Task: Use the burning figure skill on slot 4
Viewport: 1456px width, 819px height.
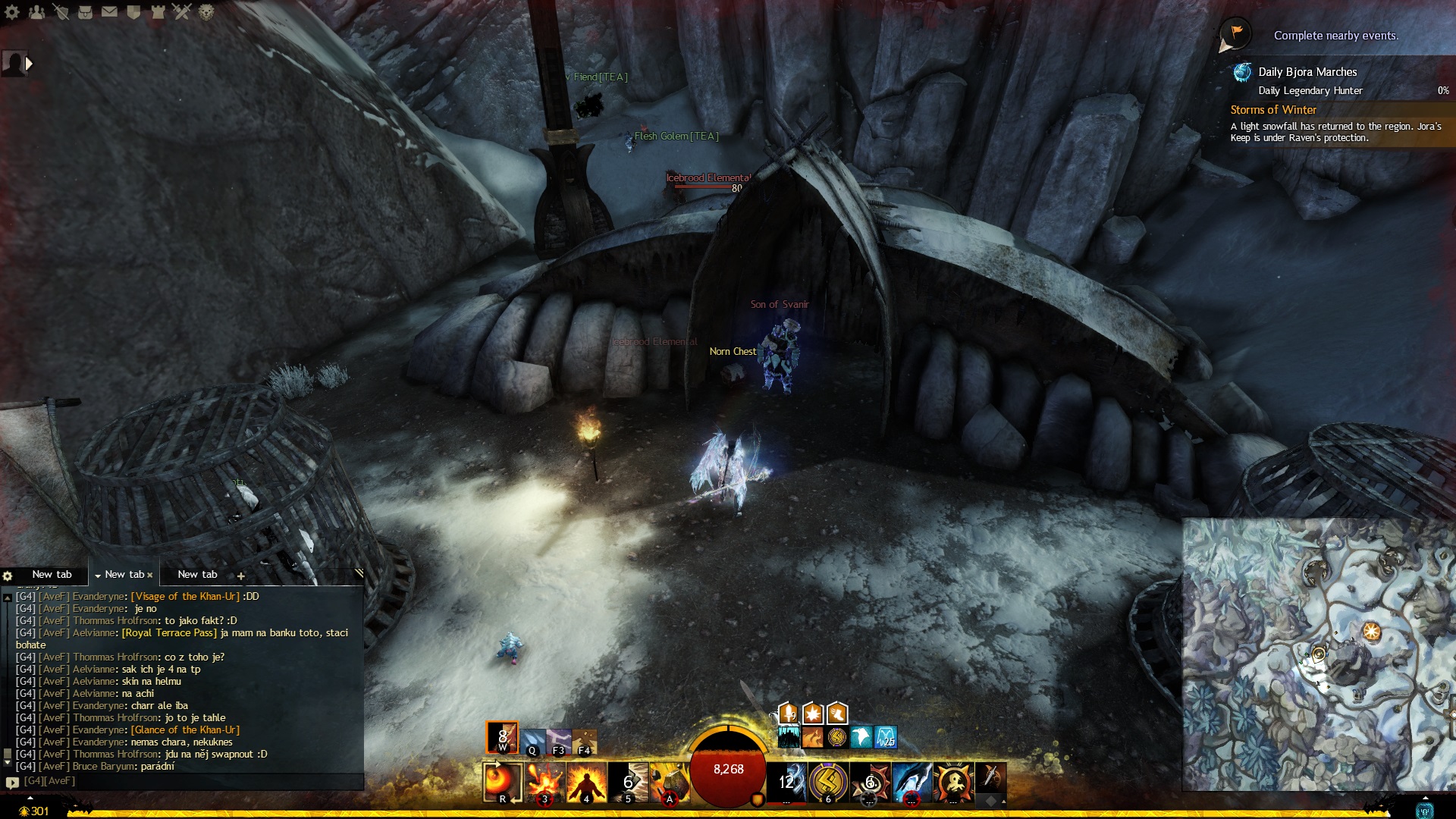Action: click(x=587, y=783)
